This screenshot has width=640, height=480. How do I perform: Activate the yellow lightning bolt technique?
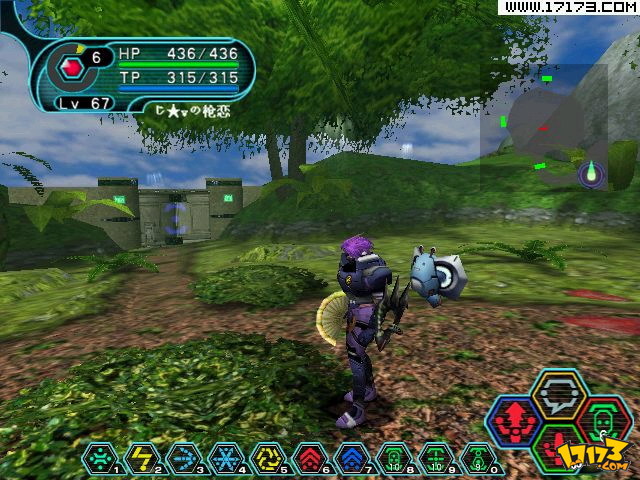141,458
